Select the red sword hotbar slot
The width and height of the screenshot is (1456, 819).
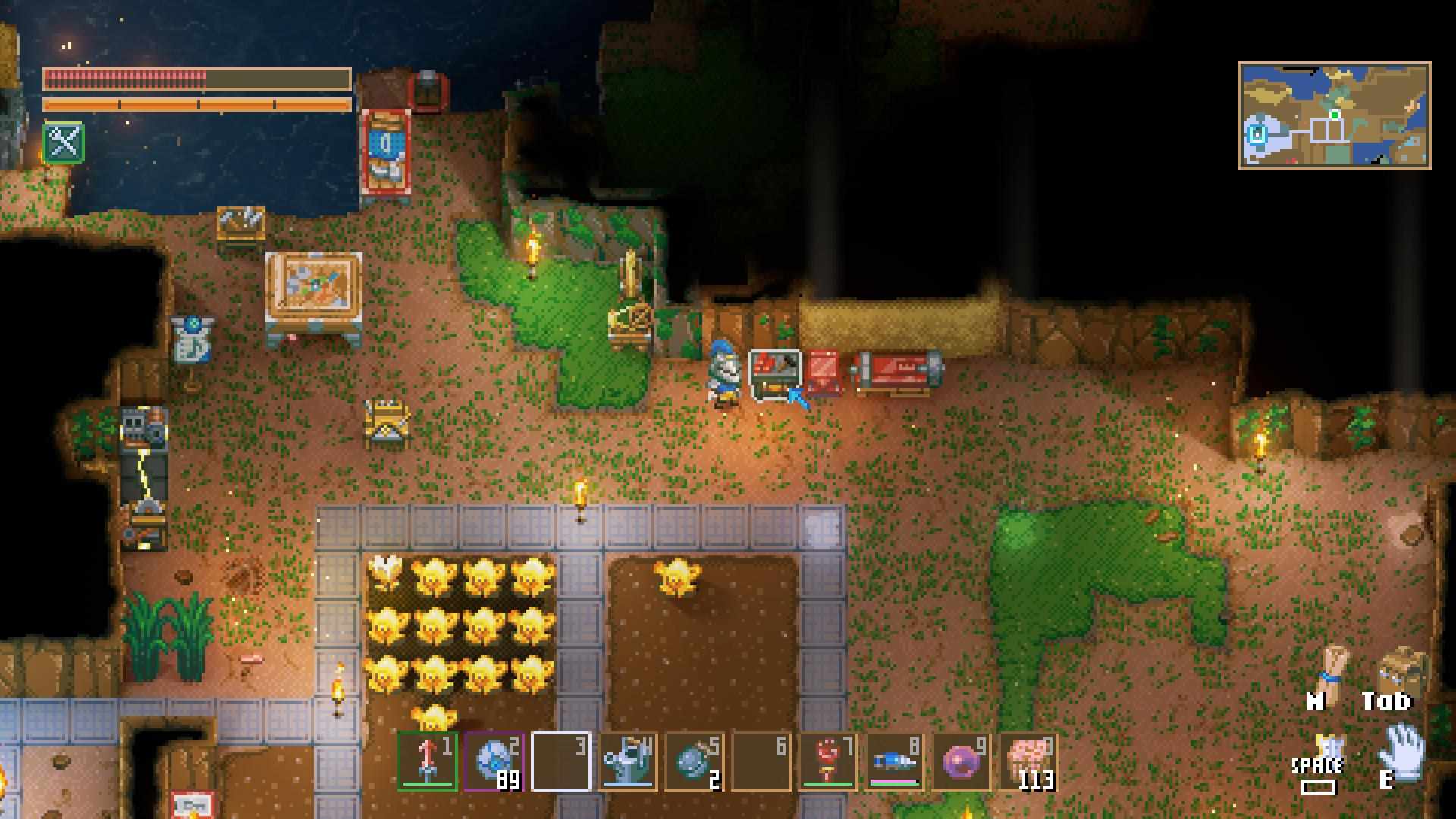427,761
